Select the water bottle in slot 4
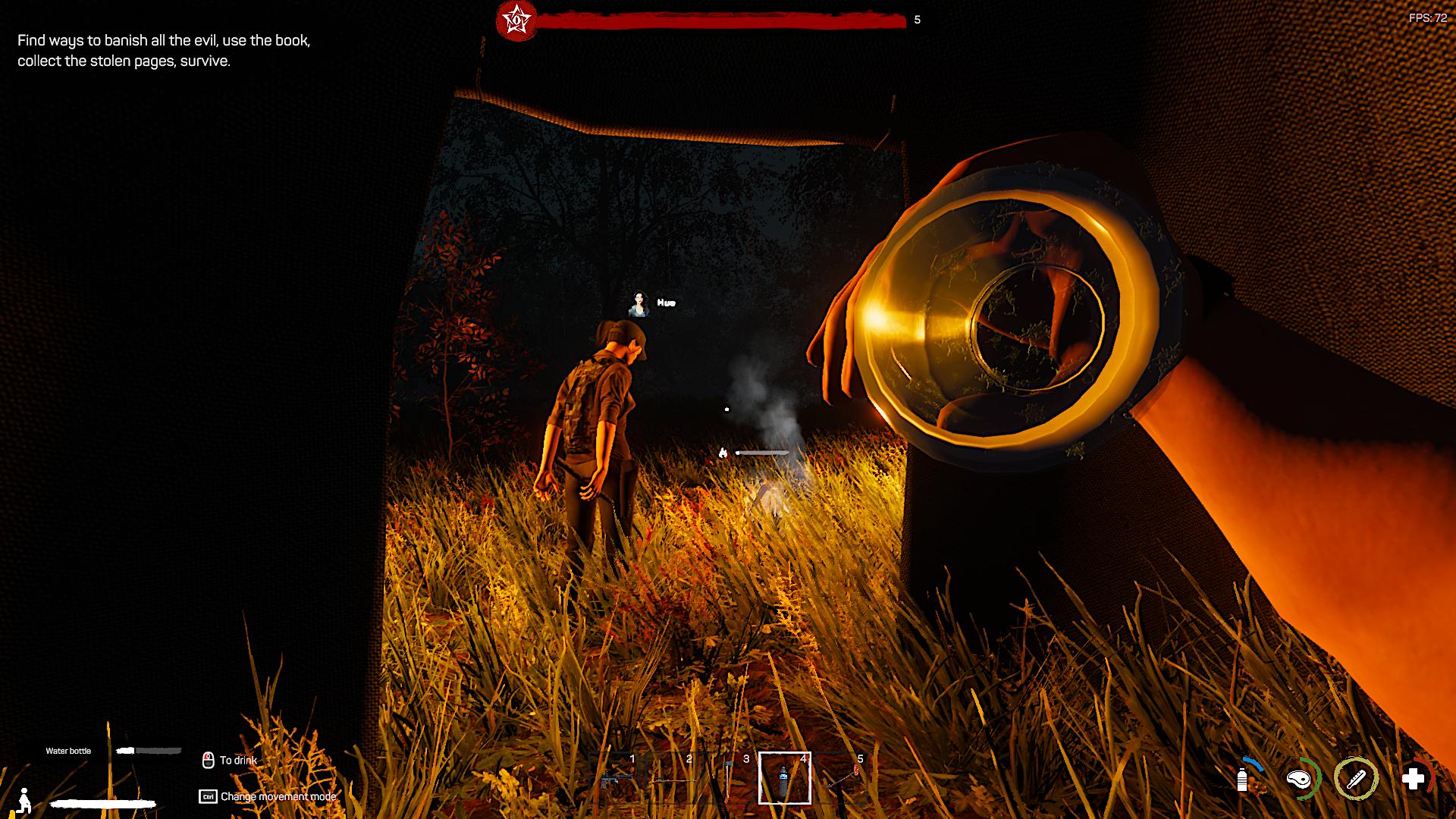 784,778
